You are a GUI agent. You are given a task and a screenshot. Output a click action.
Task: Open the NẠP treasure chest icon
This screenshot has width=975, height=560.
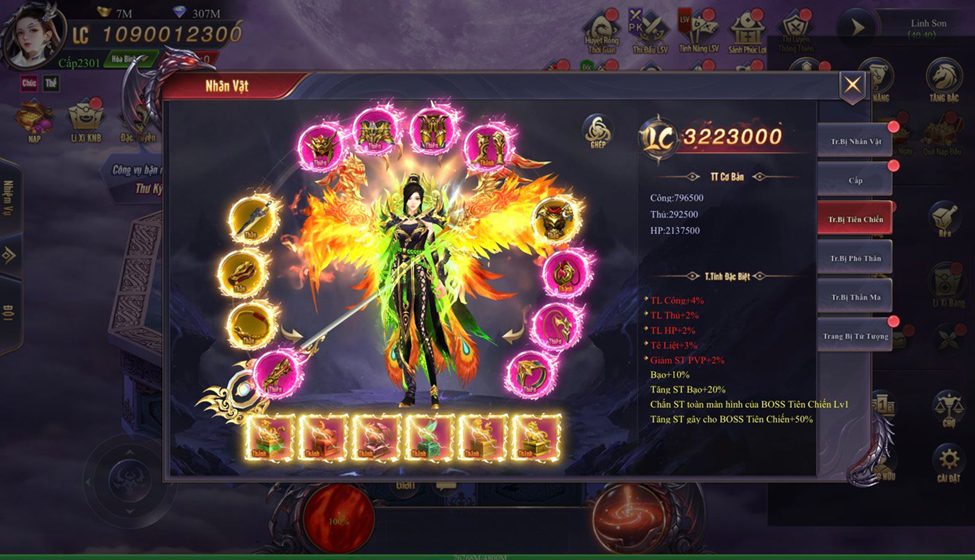(35, 118)
